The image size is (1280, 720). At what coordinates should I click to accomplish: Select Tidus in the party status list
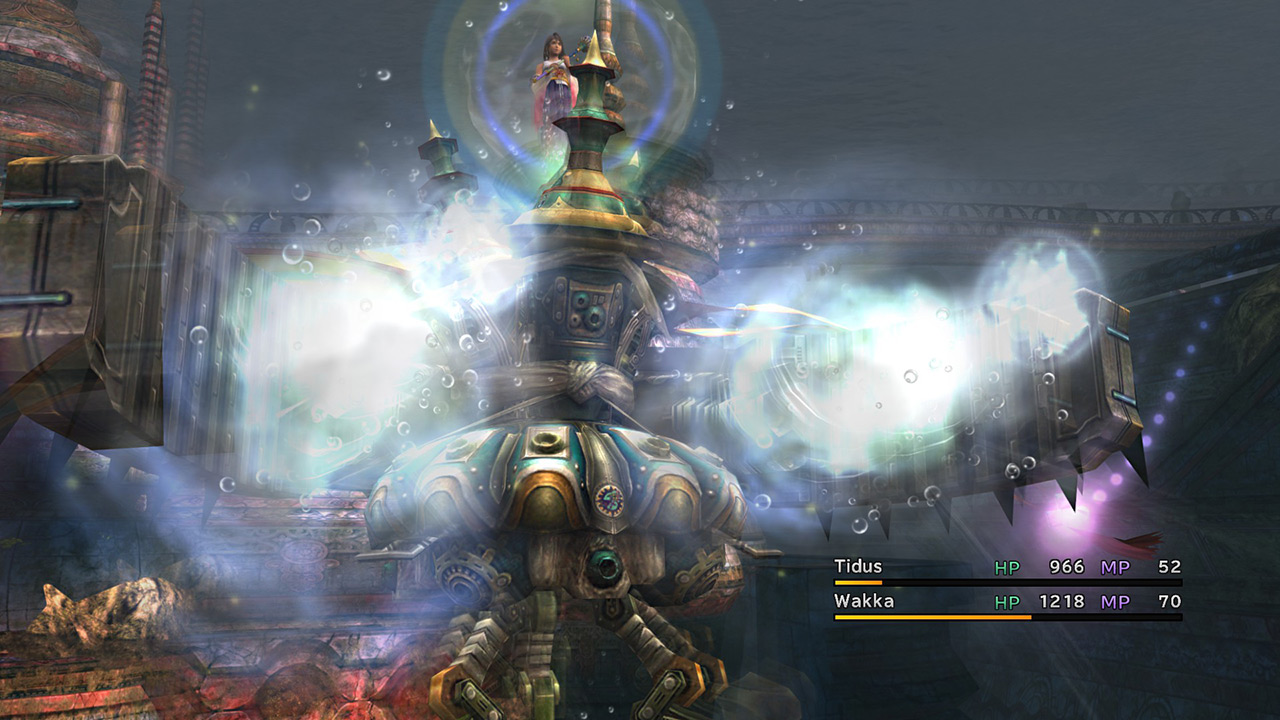(x=858, y=567)
